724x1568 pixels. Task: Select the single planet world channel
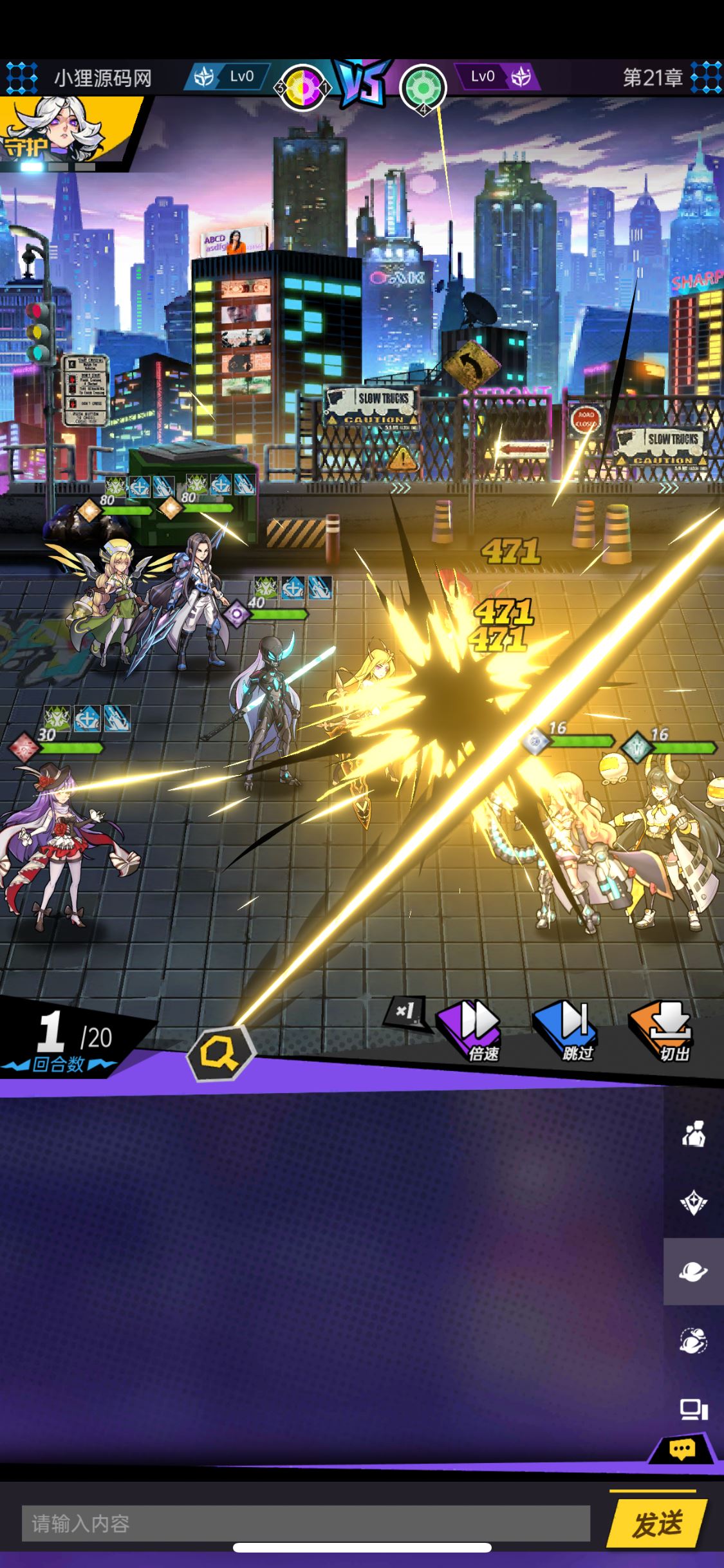pyautogui.click(x=693, y=1271)
